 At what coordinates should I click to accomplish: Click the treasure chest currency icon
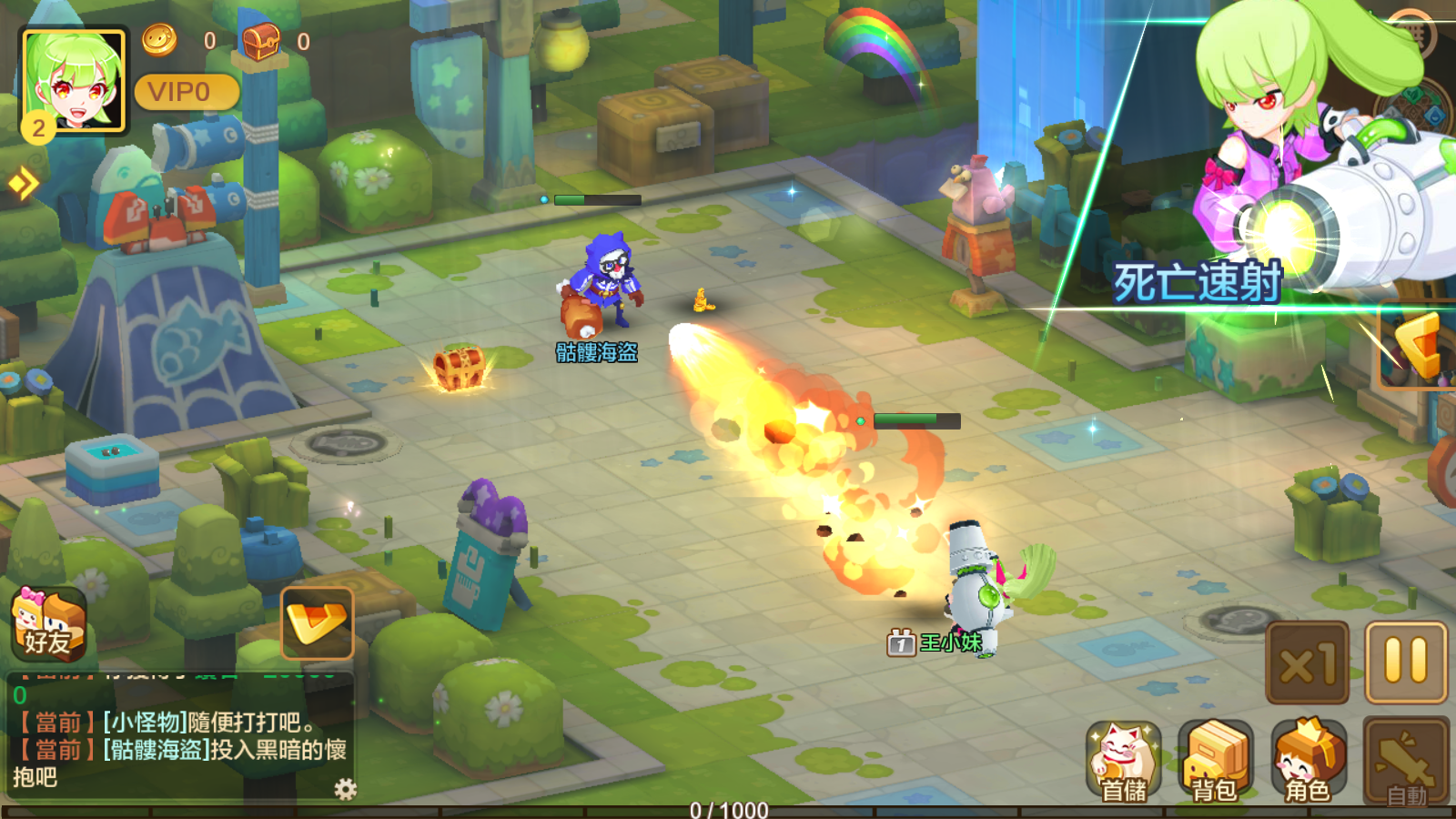(x=260, y=40)
